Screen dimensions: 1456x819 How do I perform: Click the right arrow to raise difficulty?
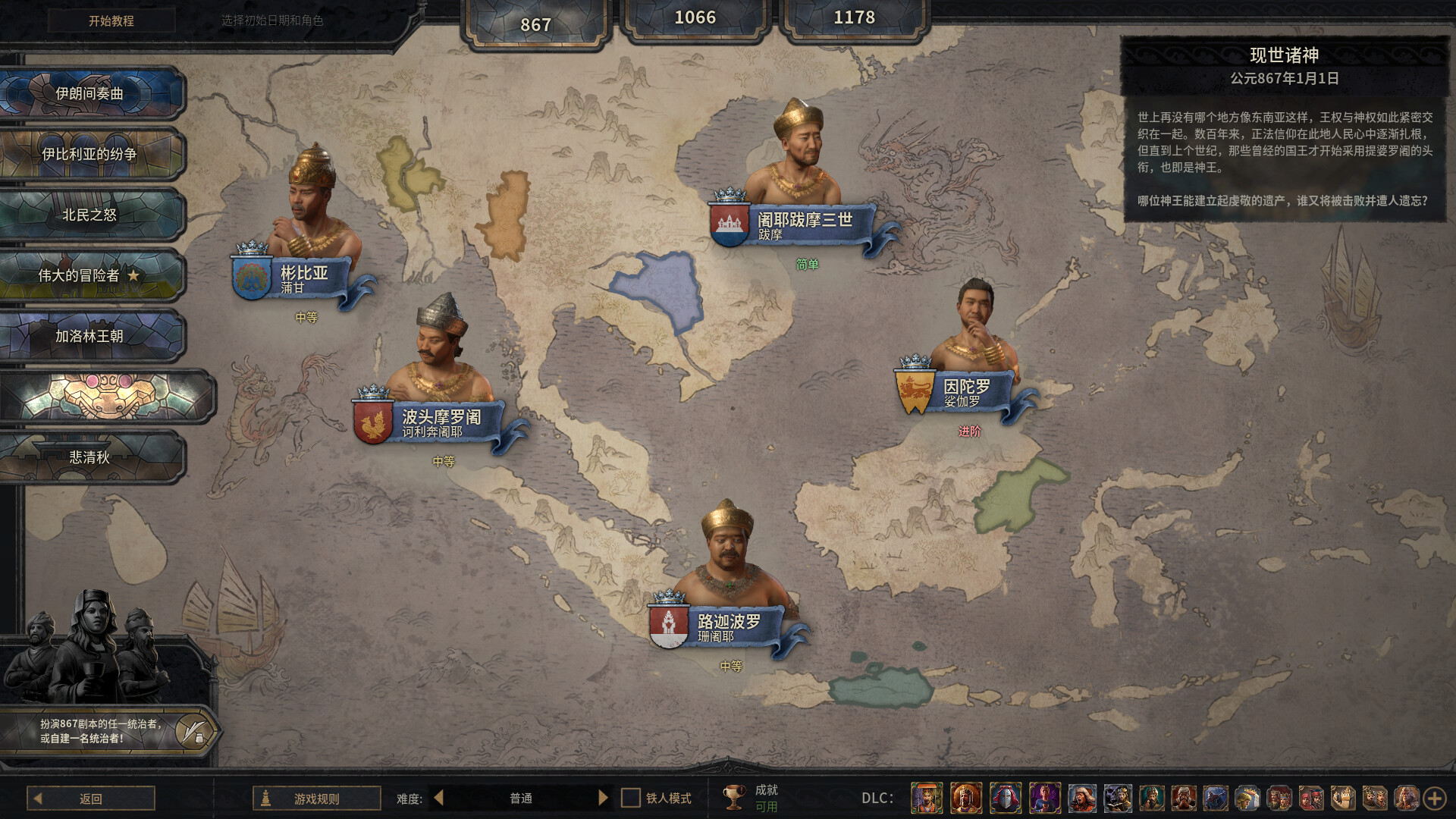[603, 798]
